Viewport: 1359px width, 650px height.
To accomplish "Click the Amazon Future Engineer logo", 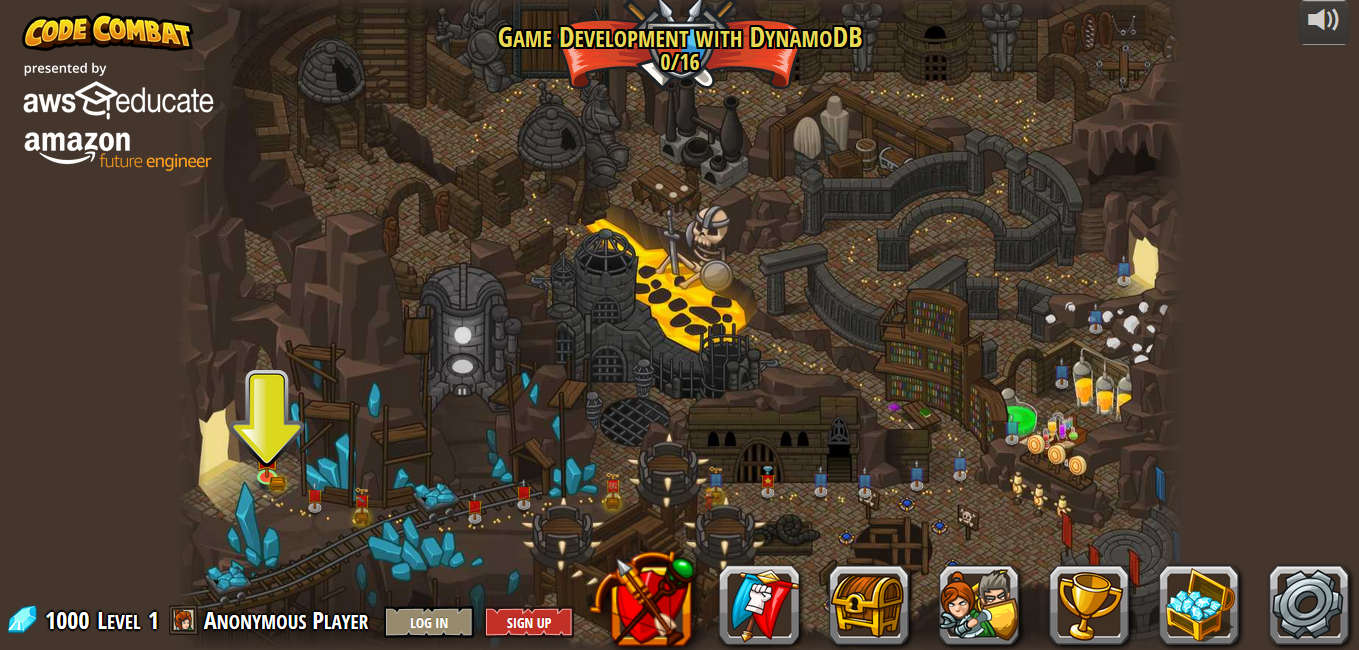I will click(x=117, y=149).
